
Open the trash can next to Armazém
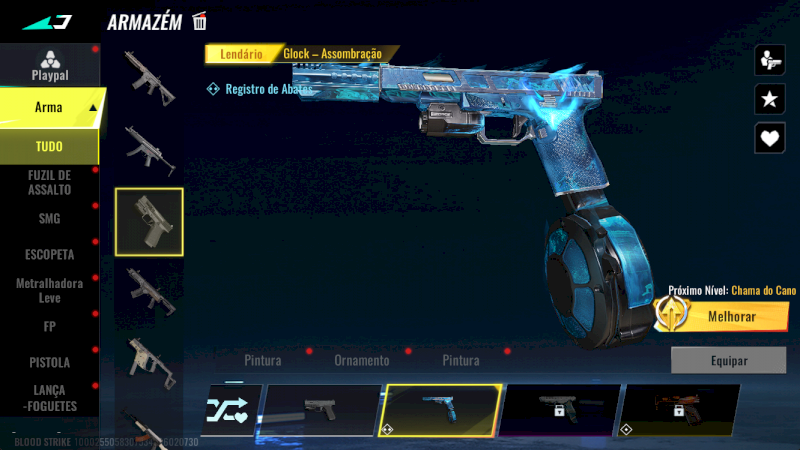(x=200, y=21)
